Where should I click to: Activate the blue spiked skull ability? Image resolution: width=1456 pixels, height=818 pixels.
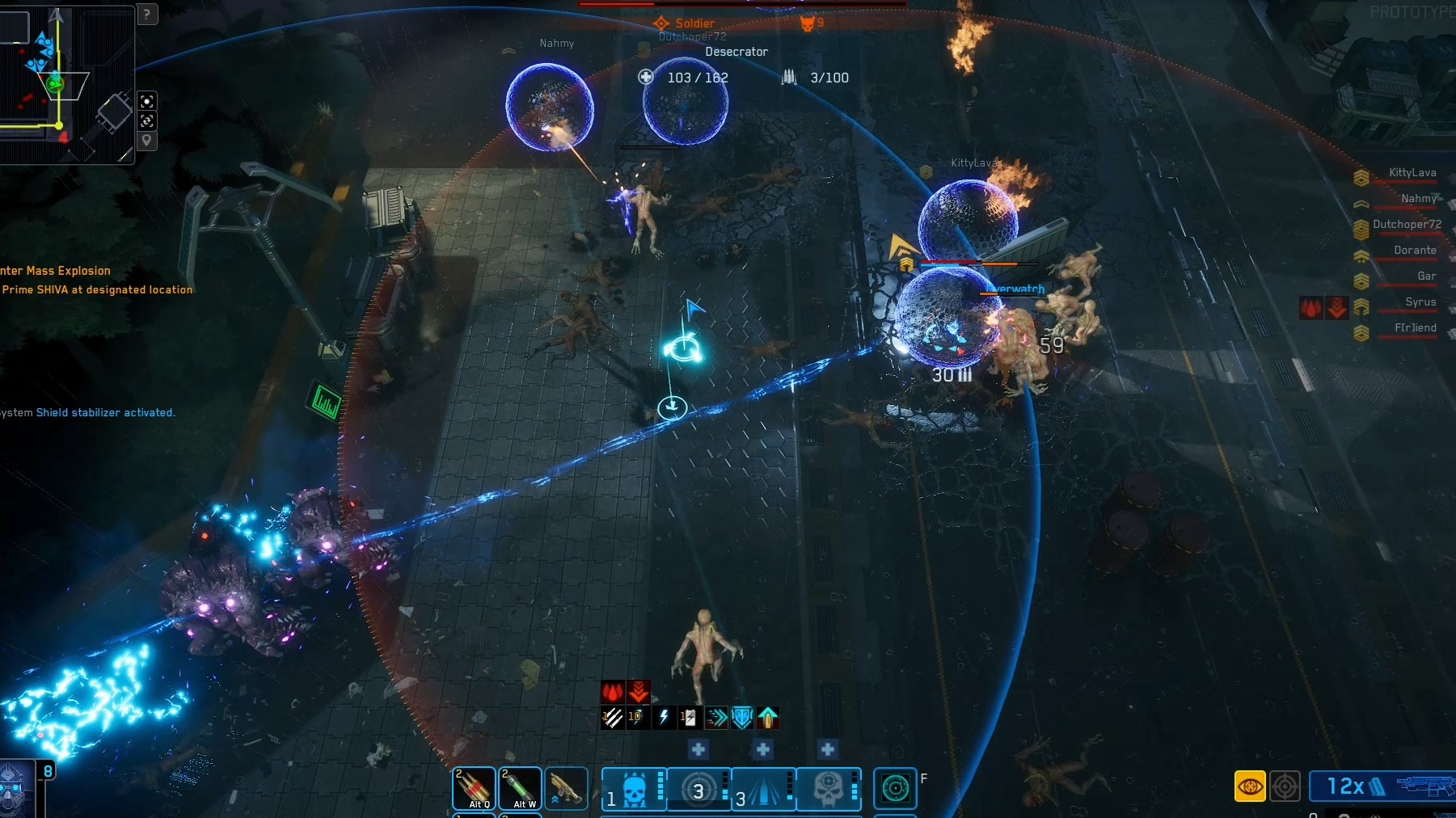point(635,789)
